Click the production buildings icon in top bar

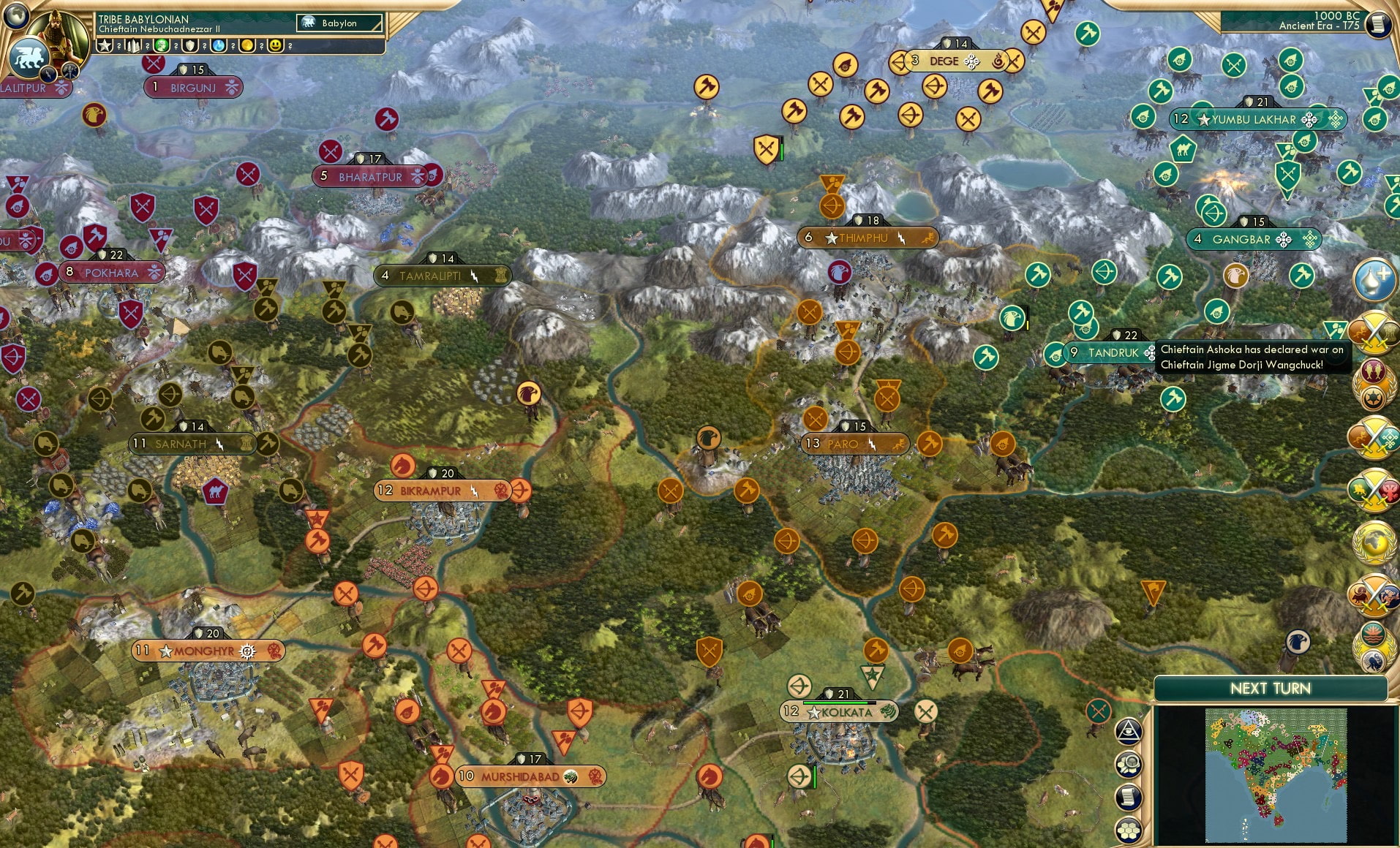pos(135,45)
